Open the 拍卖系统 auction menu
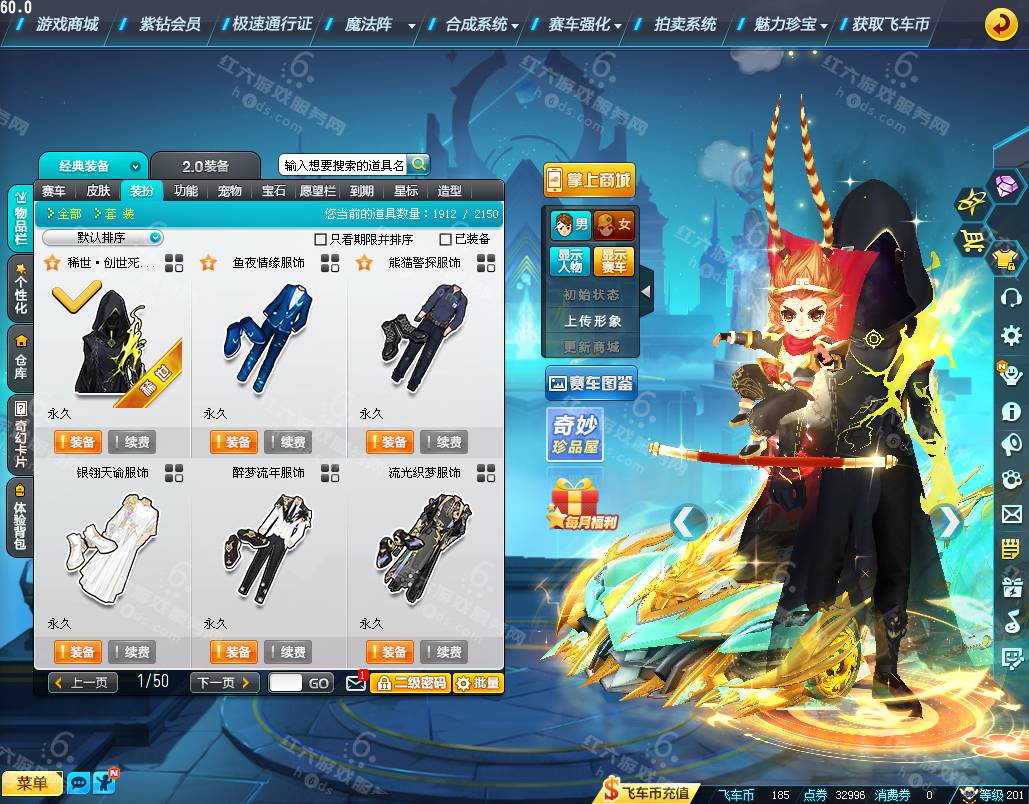 [x=685, y=24]
